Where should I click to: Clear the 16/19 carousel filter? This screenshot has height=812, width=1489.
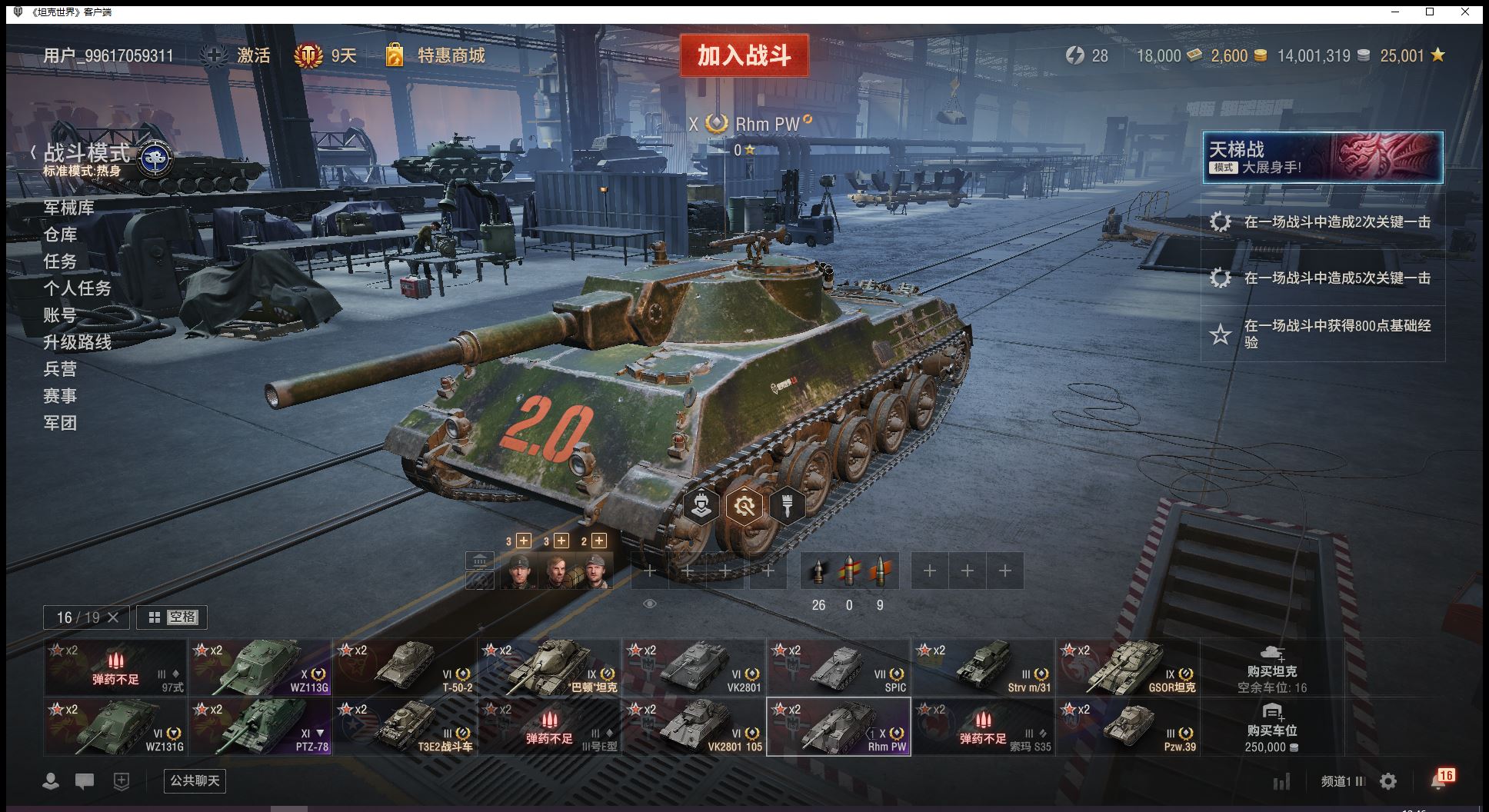tap(113, 617)
